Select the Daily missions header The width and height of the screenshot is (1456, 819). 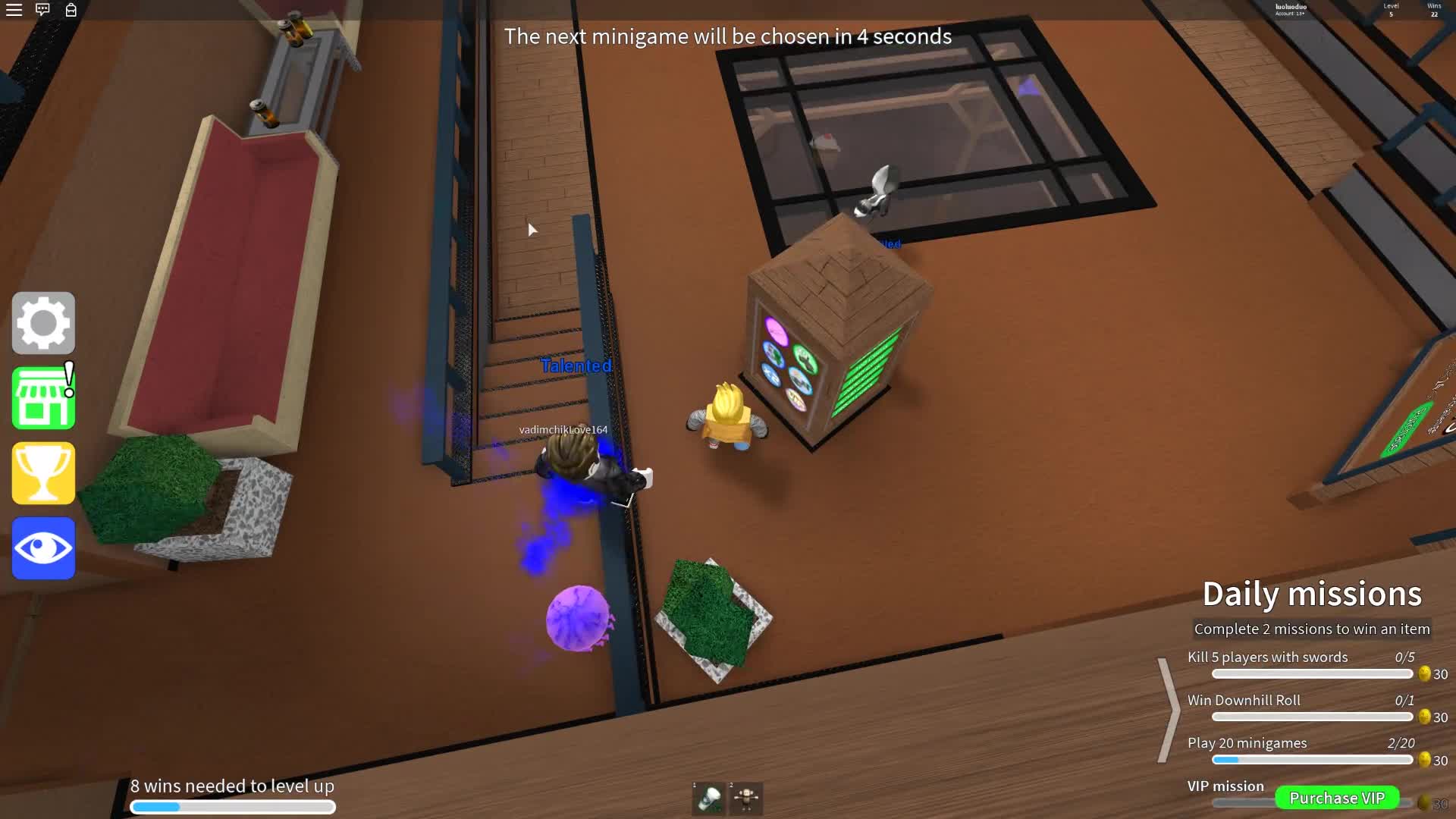pyautogui.click(x=1312, y=594)
